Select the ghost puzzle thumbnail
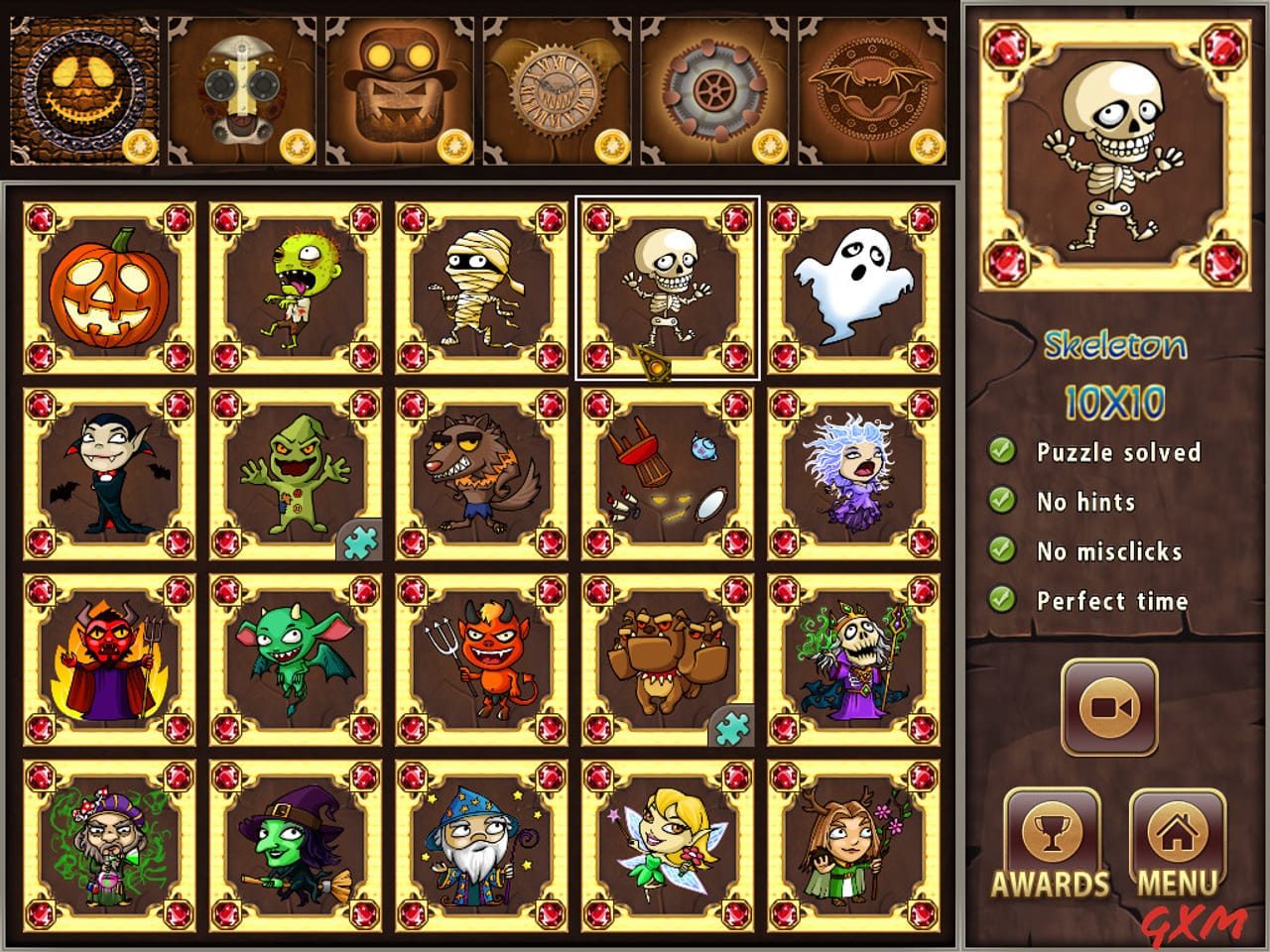The height and width of the screenshot is (952, 1270). [851, 286]
